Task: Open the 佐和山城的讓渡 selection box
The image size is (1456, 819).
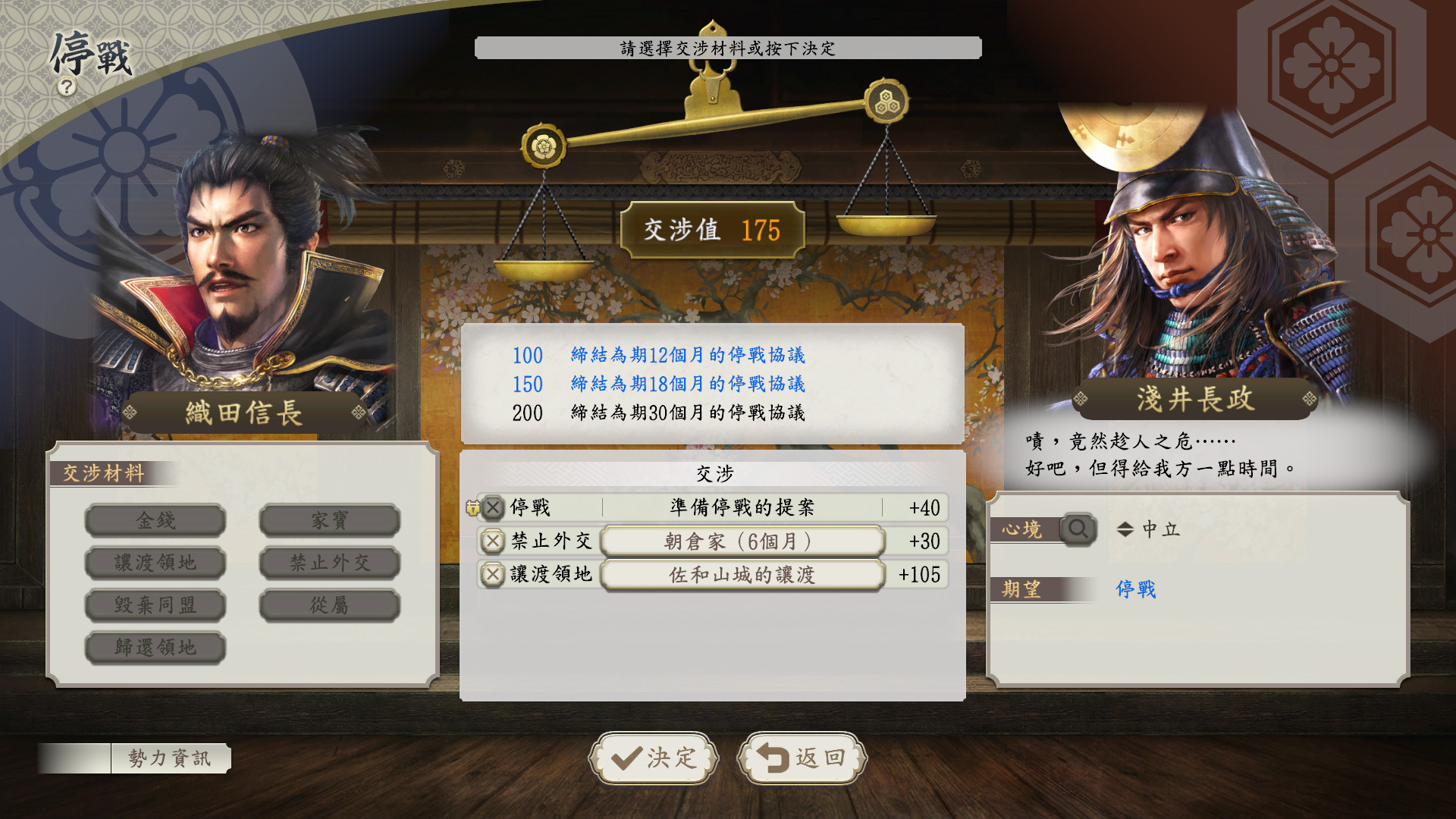Action: 741,576
